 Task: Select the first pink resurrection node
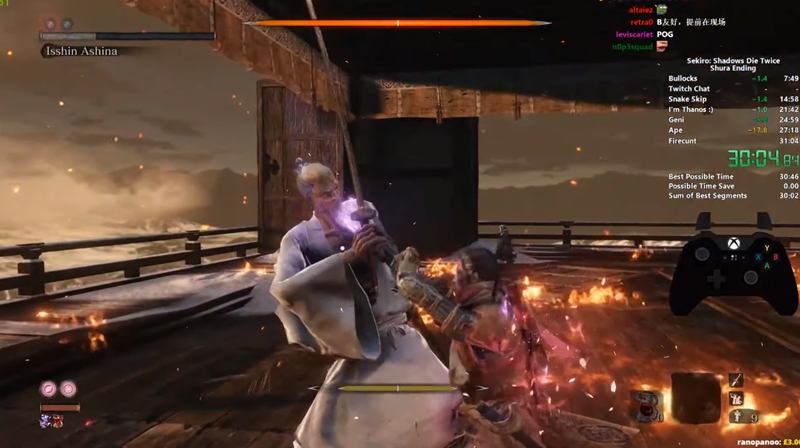coord(48,388)
